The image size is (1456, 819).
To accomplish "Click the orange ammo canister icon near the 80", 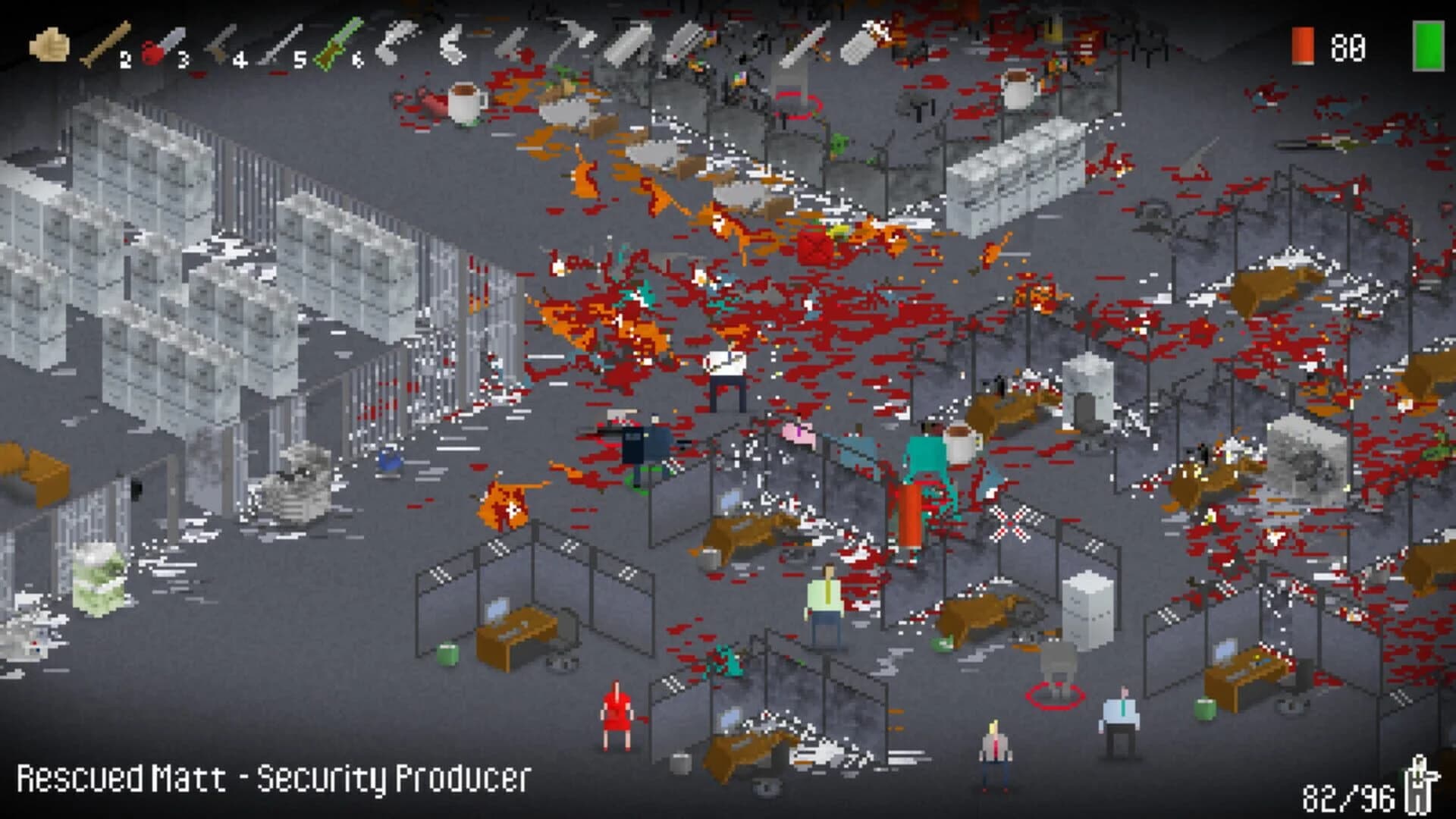I will click(1304, 45).
